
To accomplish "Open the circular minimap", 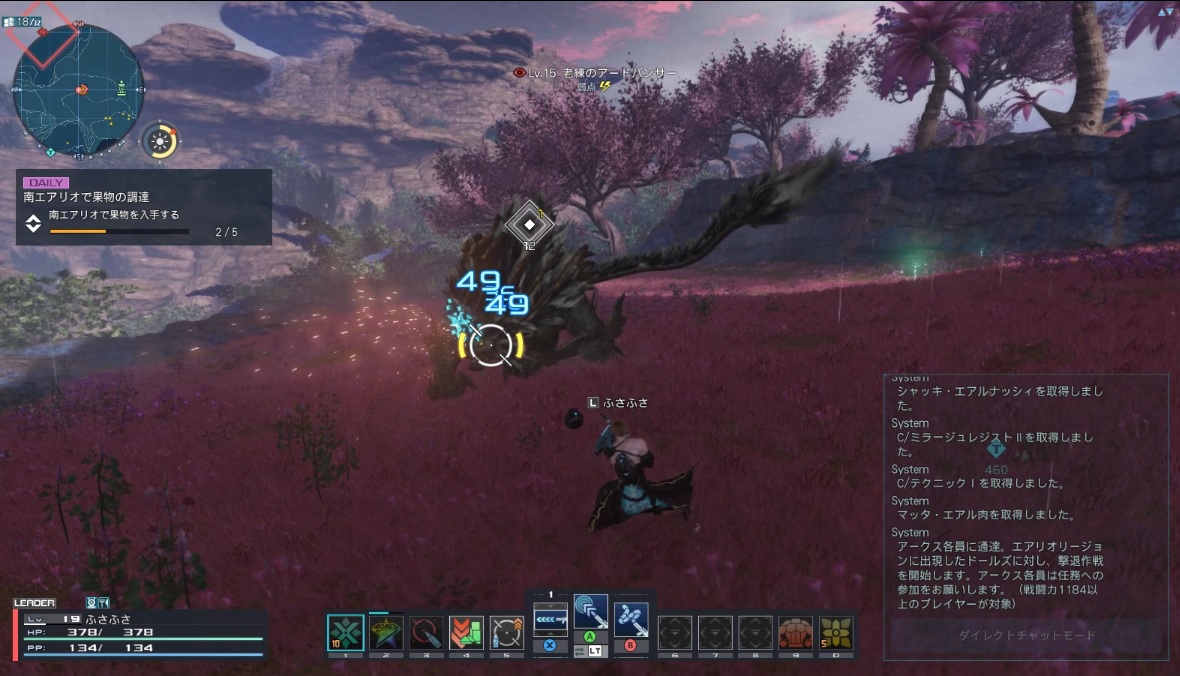I will tap(78, 92).
